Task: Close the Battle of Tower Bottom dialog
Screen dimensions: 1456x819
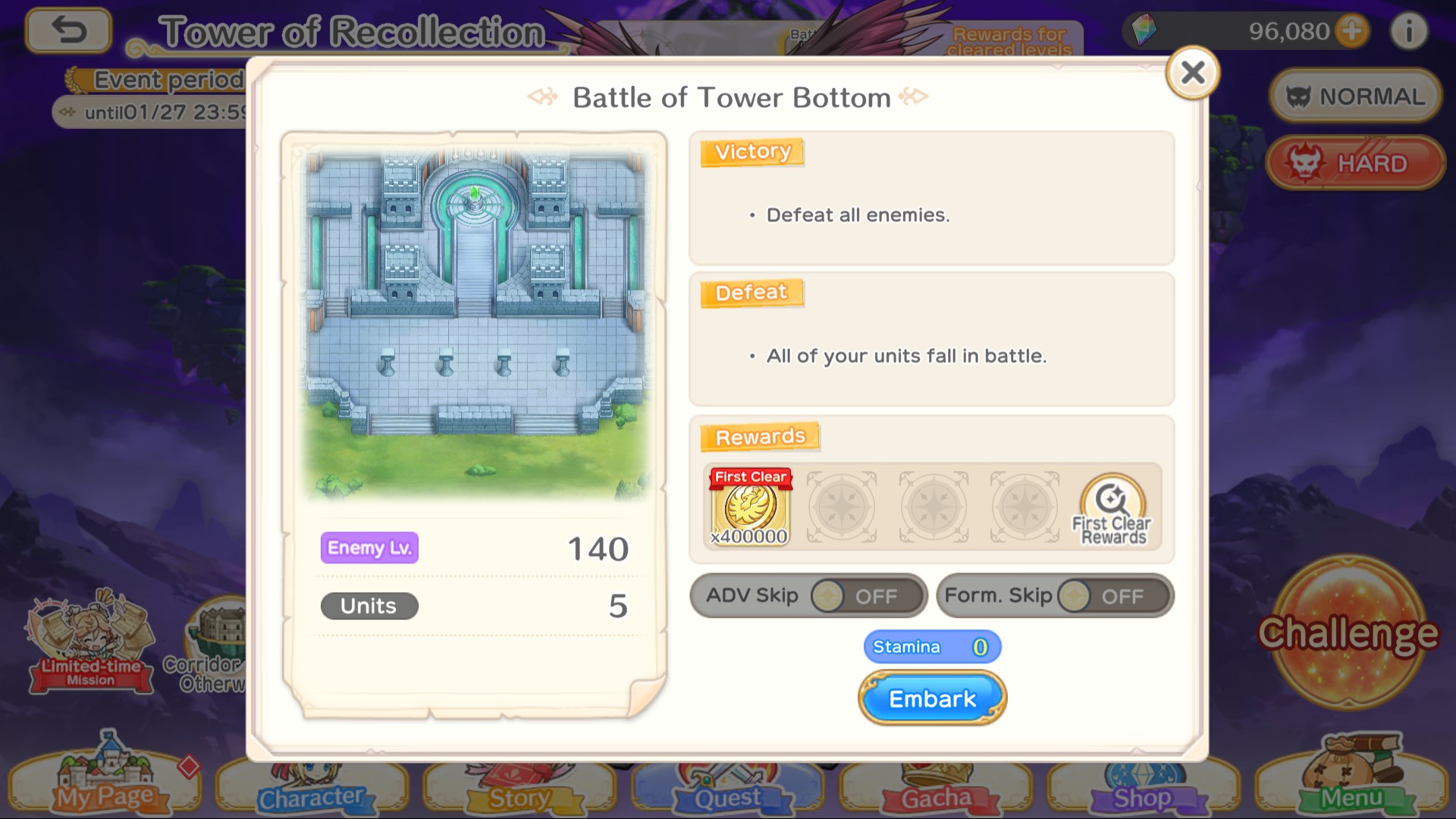Action: 1192,73
